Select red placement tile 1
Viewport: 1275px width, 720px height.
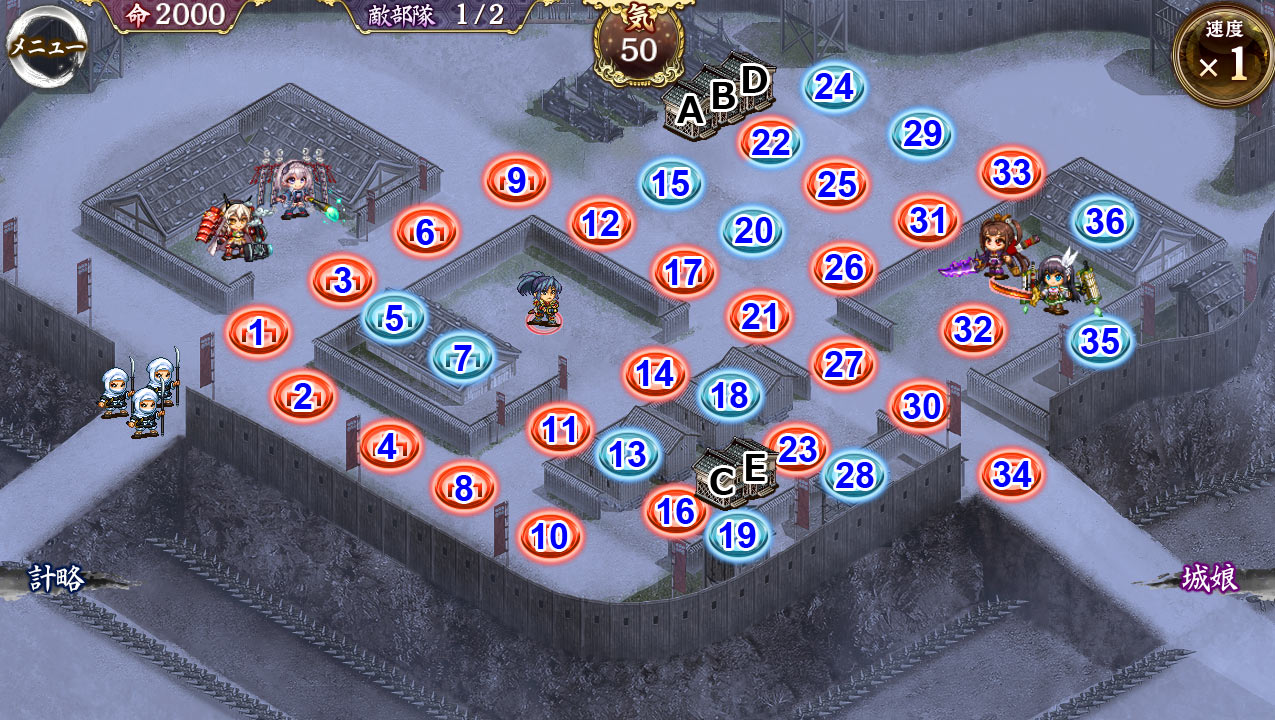tap(258, 334)
